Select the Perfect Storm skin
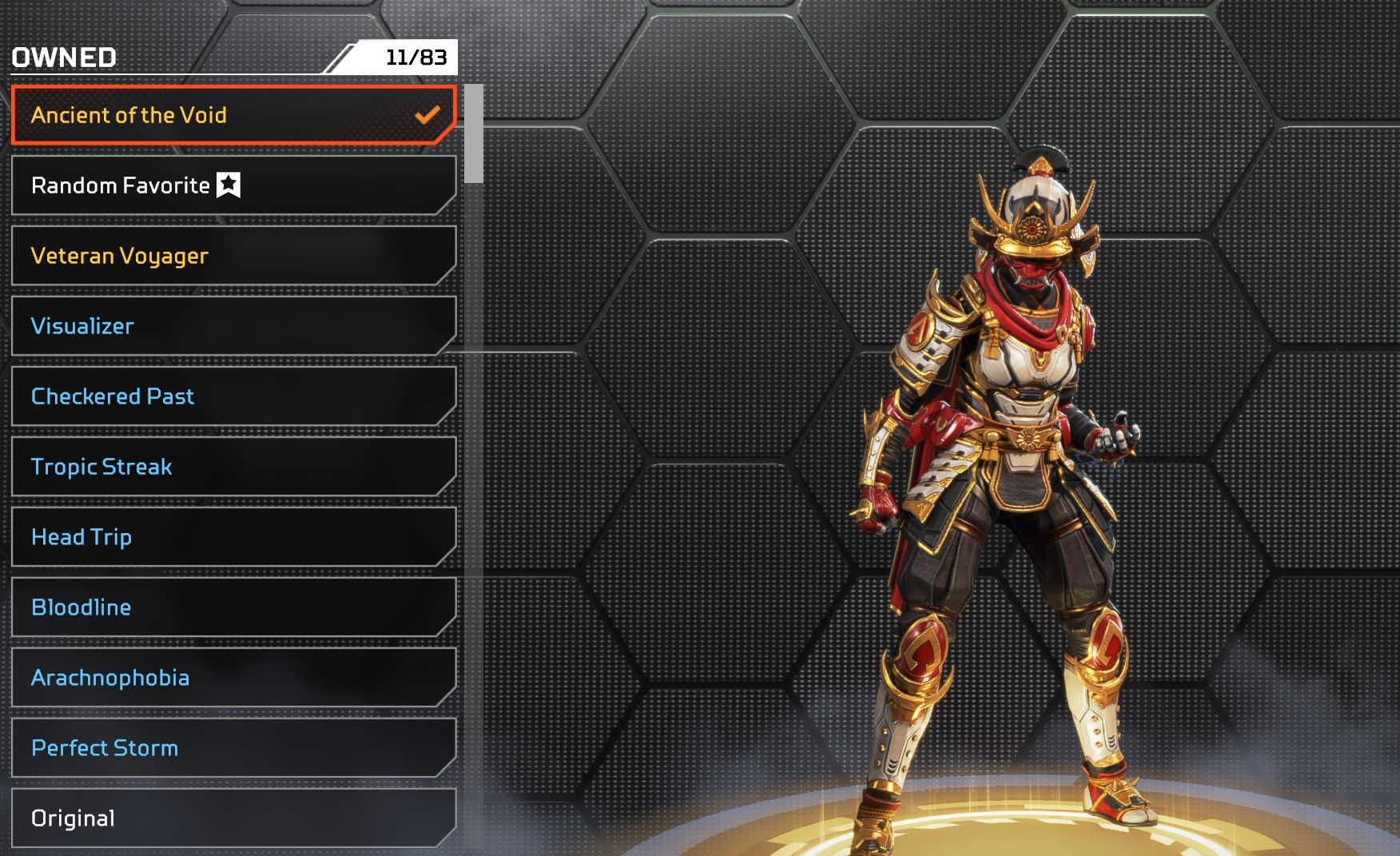1400x856 pixels. pyautogui.click(x=232, y=748)
